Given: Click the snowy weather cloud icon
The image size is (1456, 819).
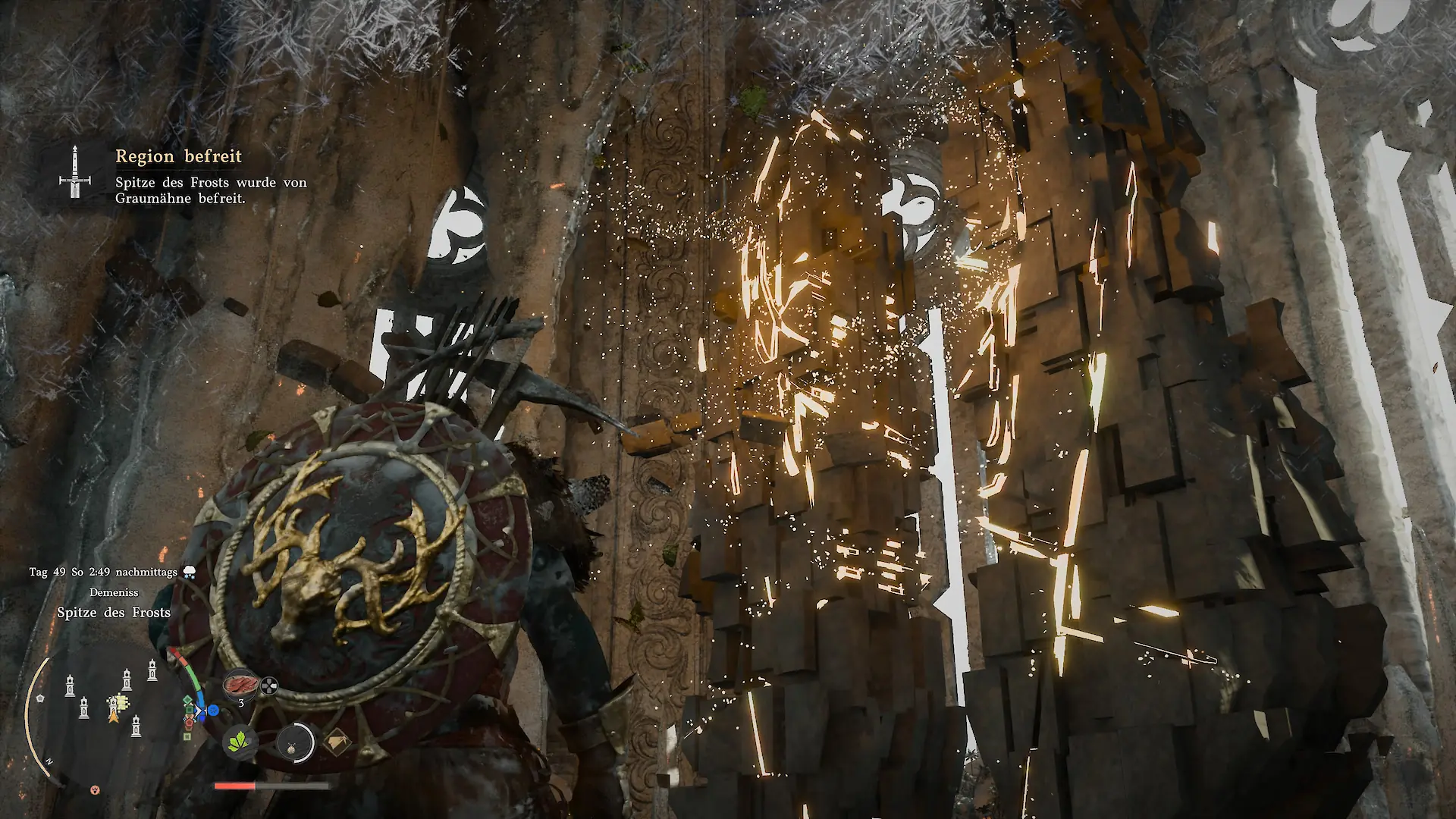Looking at the screenshot, I should [188, 572].
